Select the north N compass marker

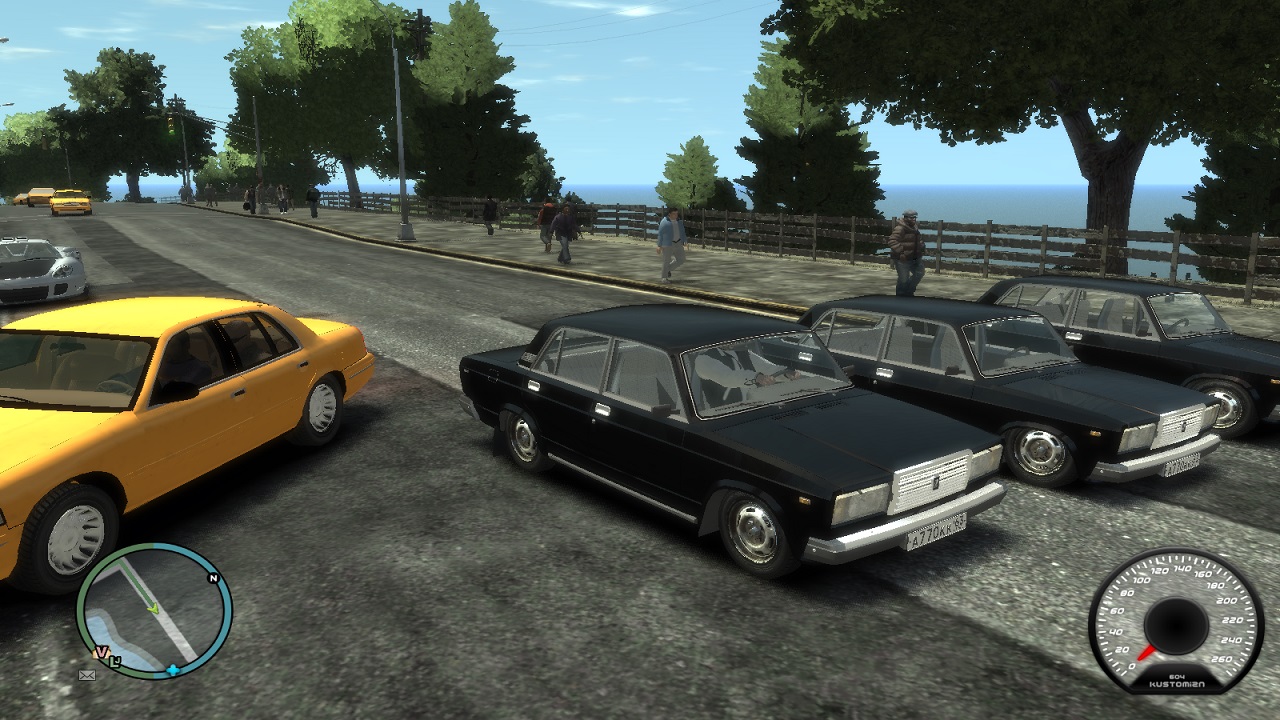(x=213, y=578)
